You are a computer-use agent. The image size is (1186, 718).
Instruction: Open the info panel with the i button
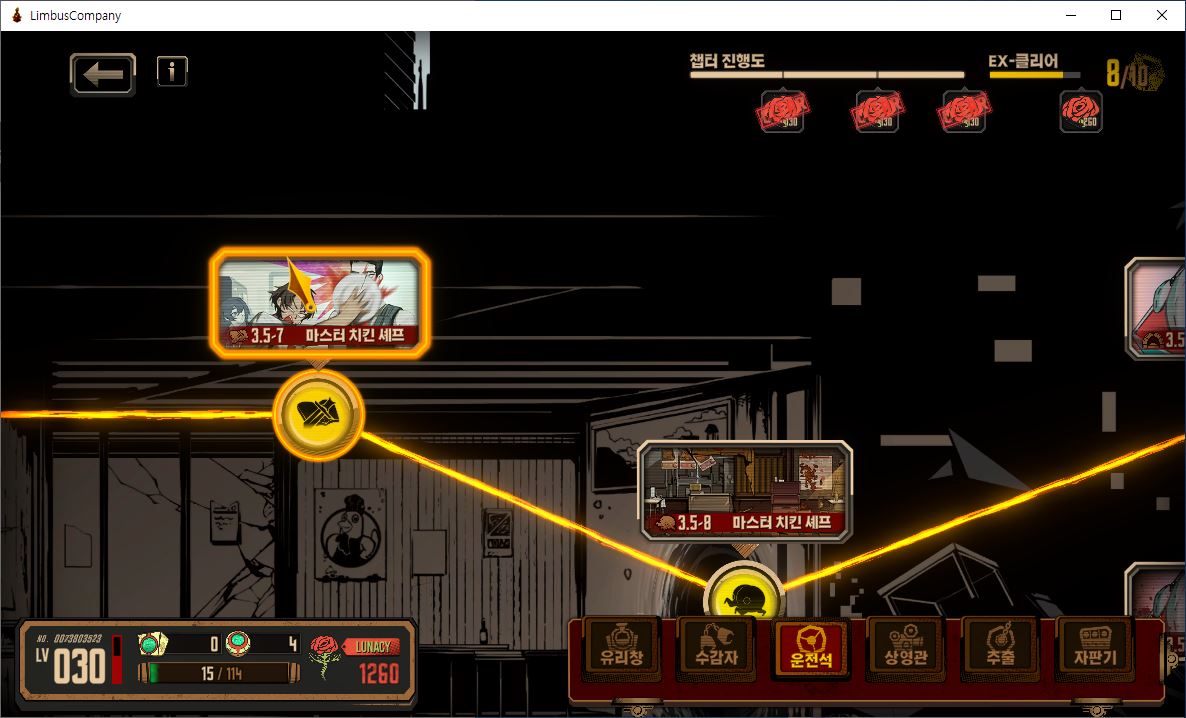[172, 71]
